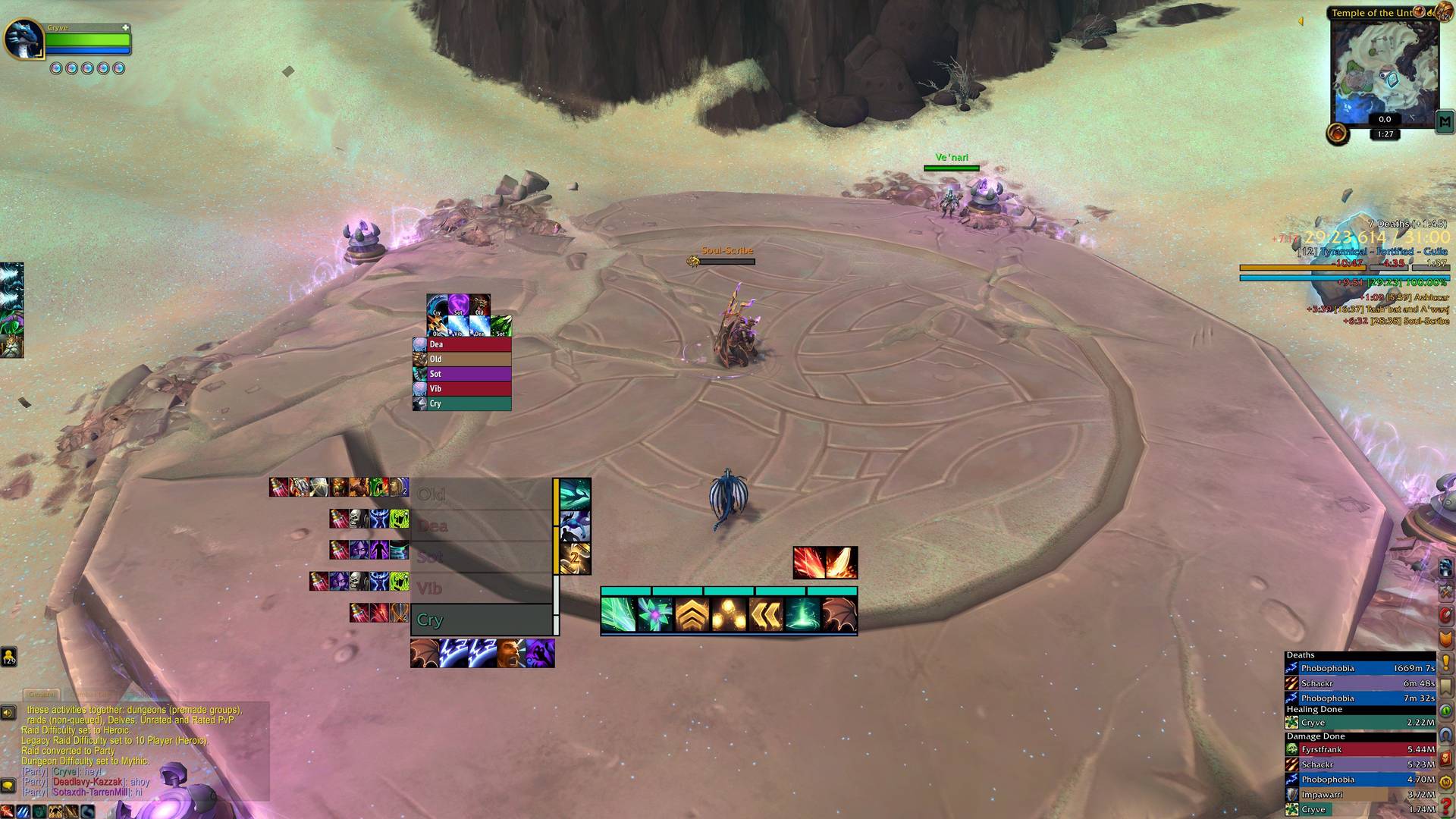This screenshot has width=1456, height=819.
Task: Open the Temple minimap
Action: [x=1385, y=67]
